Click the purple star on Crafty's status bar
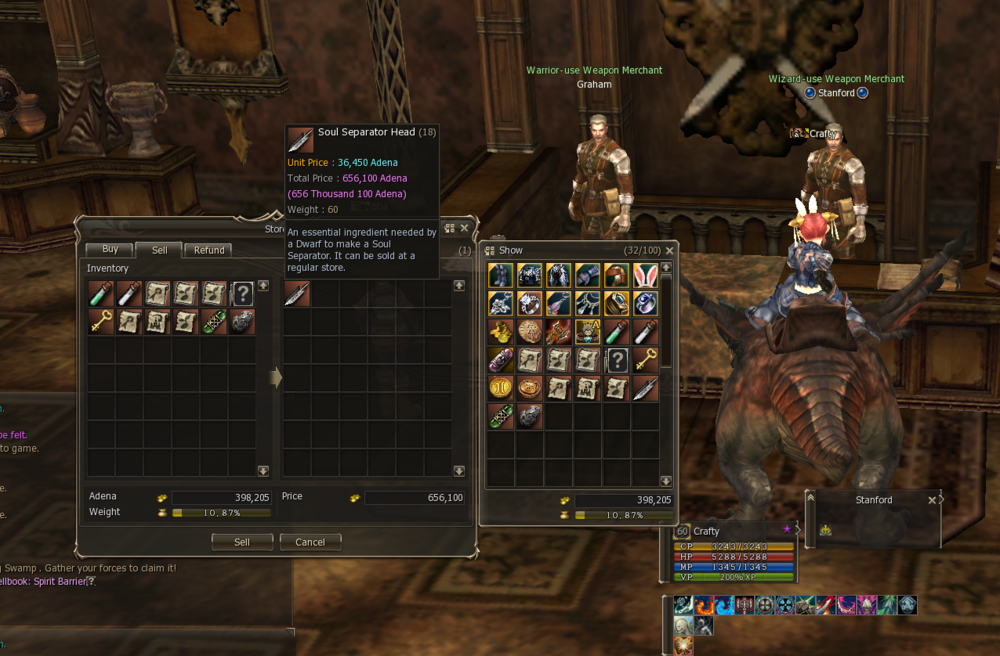Screen dimensions: 1000x656 tap(787, 528)
